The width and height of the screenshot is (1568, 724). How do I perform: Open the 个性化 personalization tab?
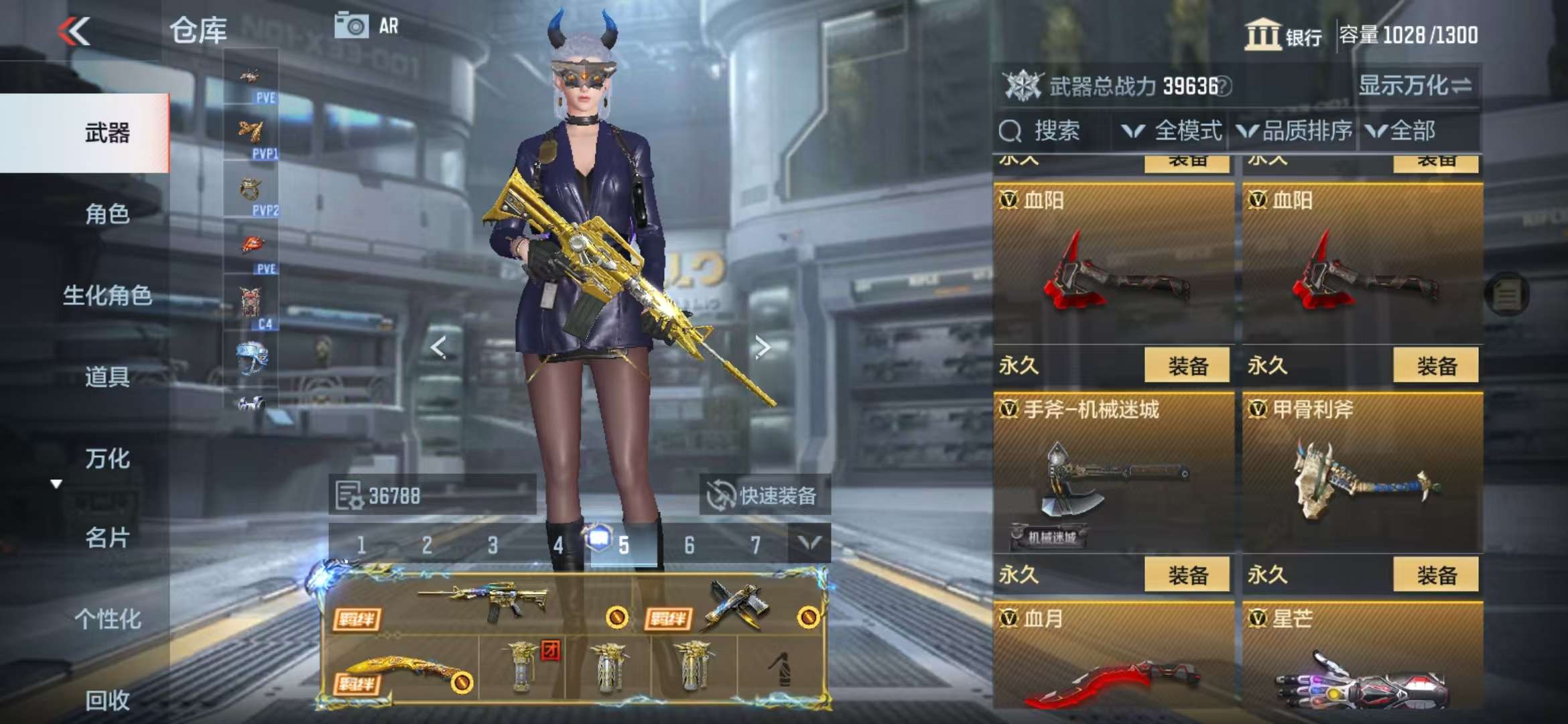tap(107, 619)
